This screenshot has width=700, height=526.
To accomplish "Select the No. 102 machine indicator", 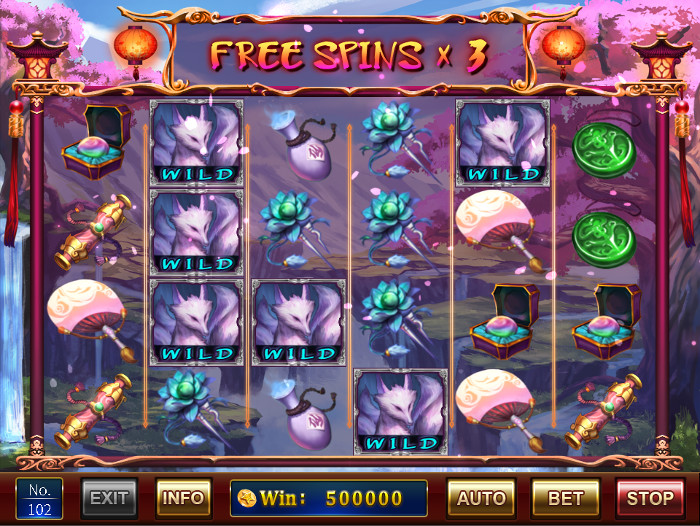I will pyautogui.click(x=39, y=498).
